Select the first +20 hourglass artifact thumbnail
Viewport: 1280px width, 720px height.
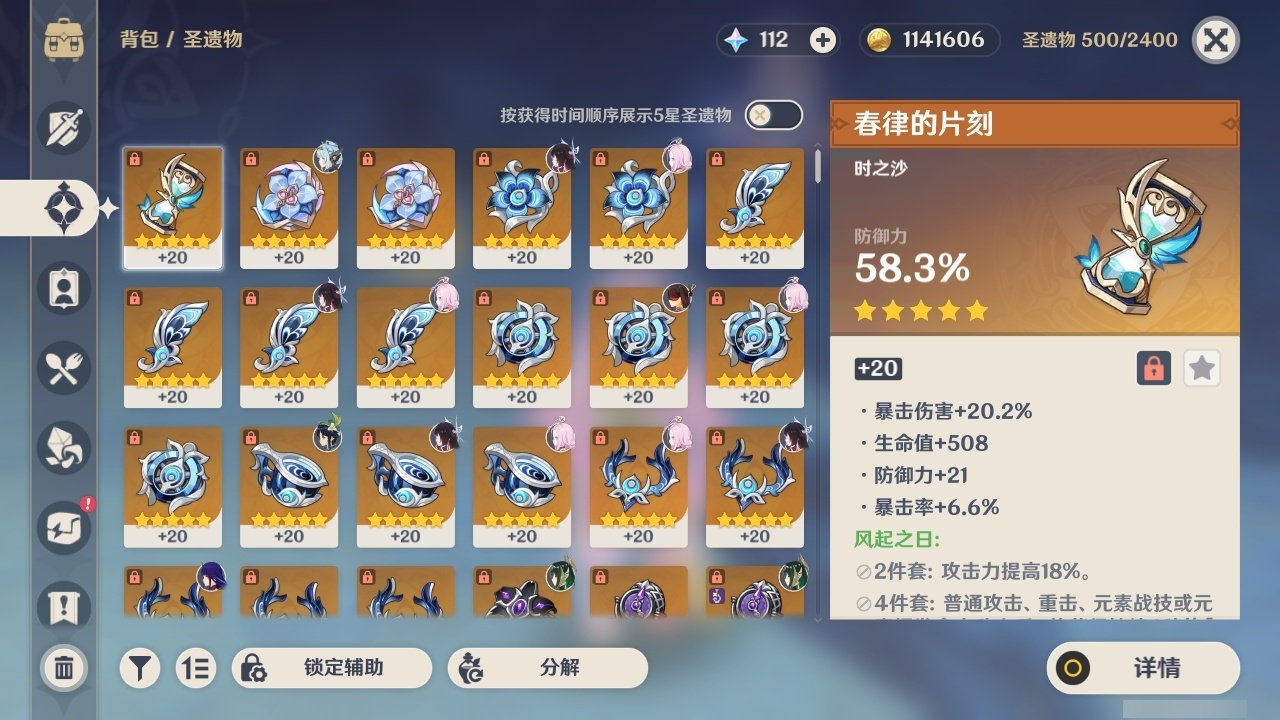click(173, 207)
